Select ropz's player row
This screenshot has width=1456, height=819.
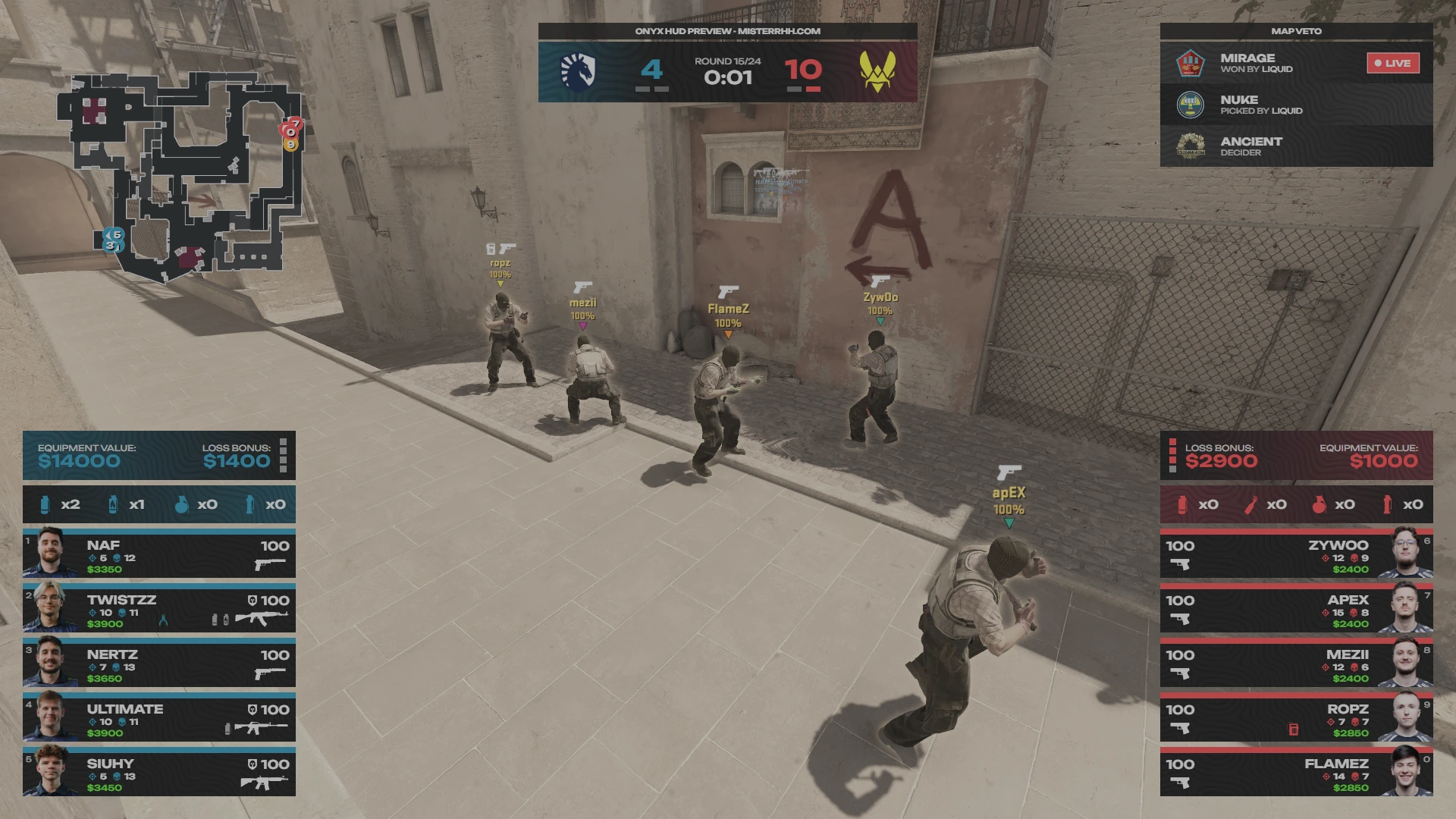tap(1297, 719)
